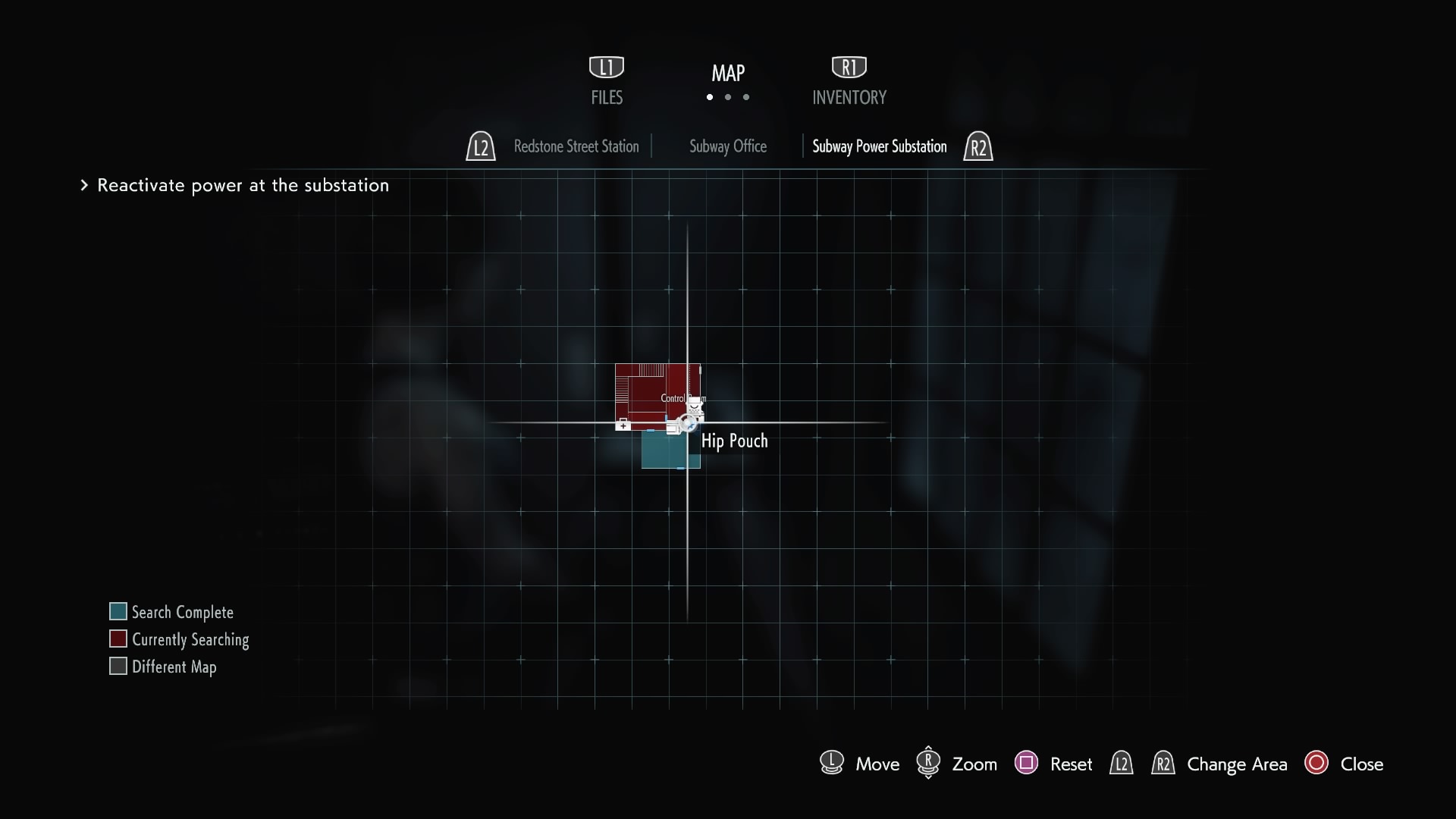Select the first aid kit map marker
This screenshot has width=1456, height=819.
[x=623, y=425]
